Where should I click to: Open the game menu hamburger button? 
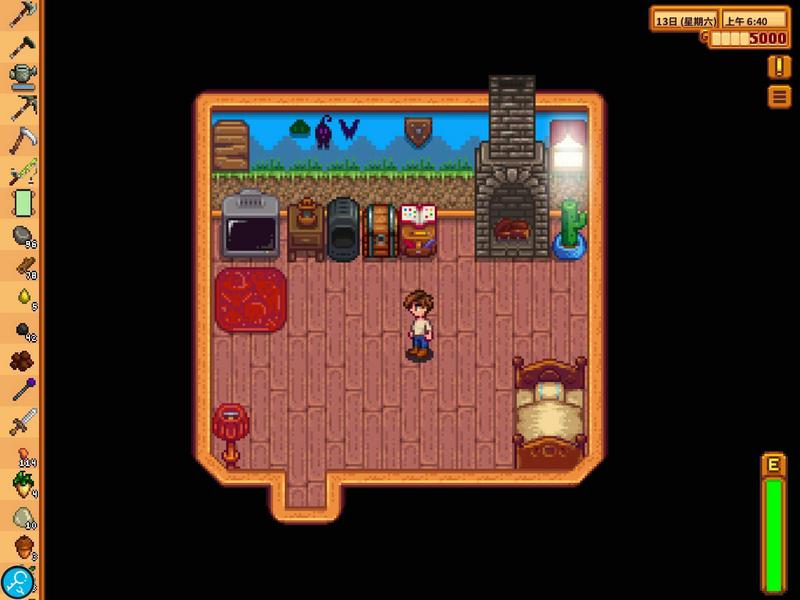[779, 96]
